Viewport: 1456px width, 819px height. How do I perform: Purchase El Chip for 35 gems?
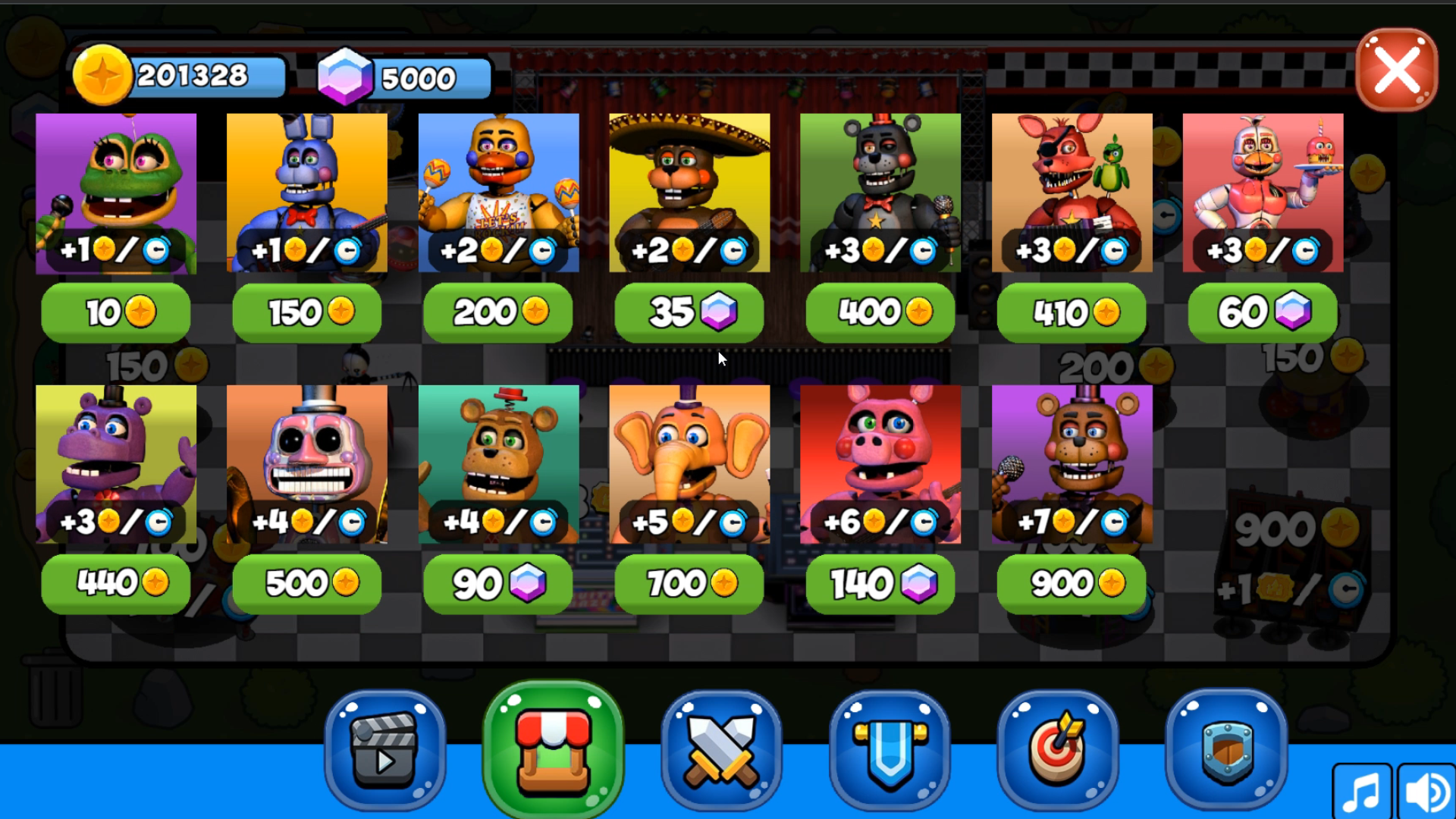point(689,312)
